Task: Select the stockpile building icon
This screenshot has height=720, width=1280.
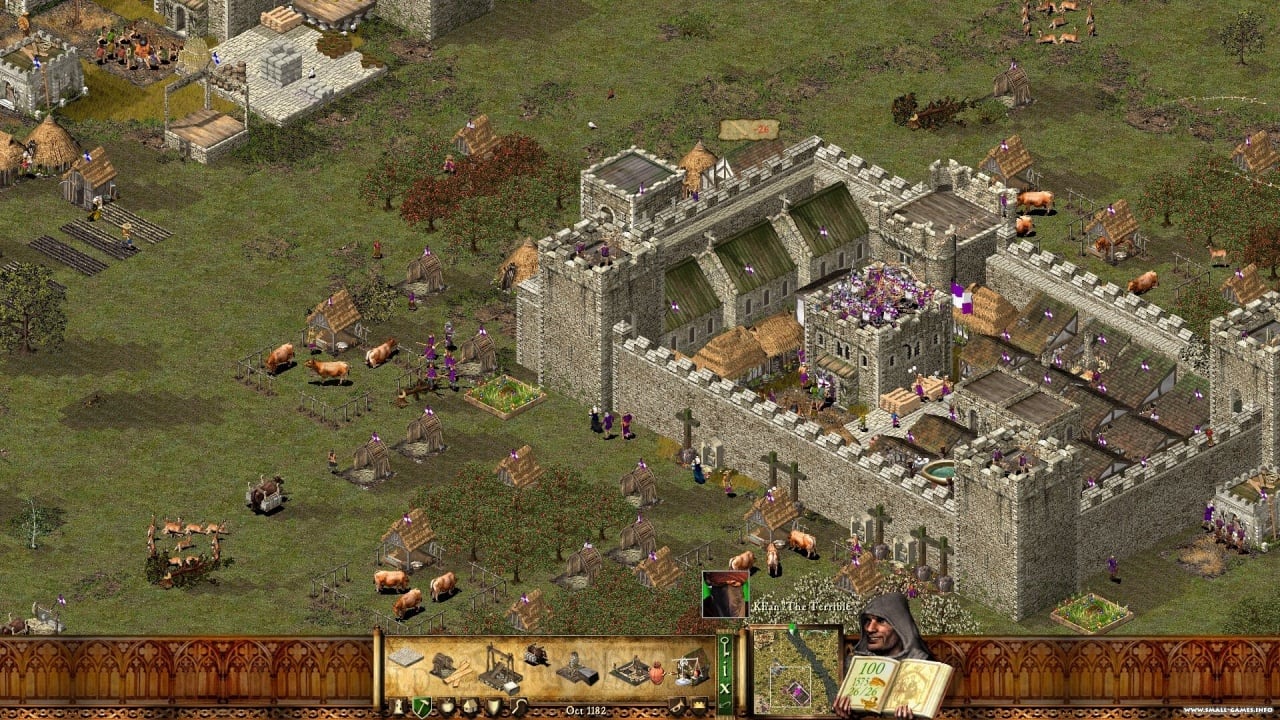Action: (405, 657)
